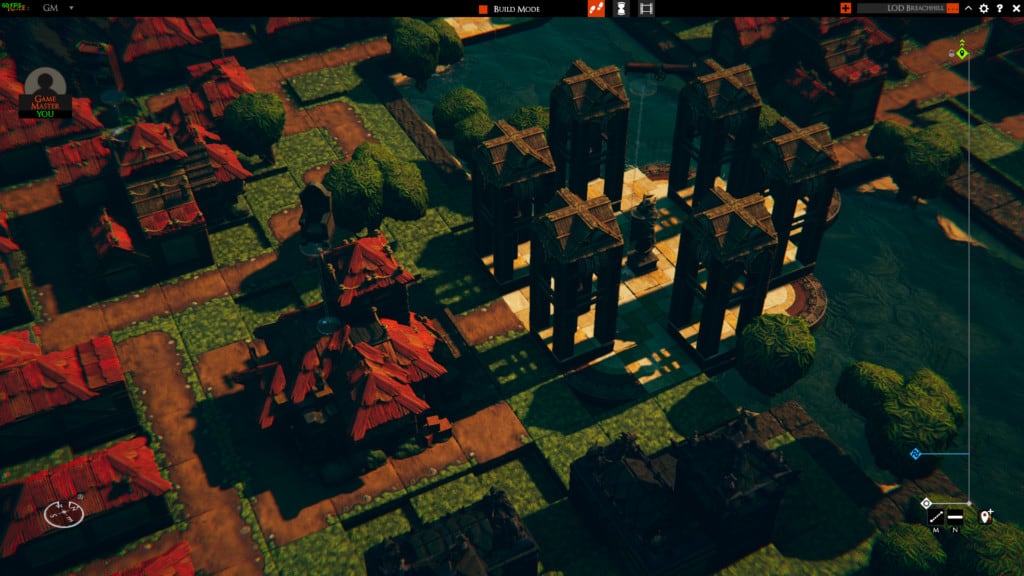The image size is (1024, 576).
Task: Select the Game Master player portrait
Action: pos(45,87)
